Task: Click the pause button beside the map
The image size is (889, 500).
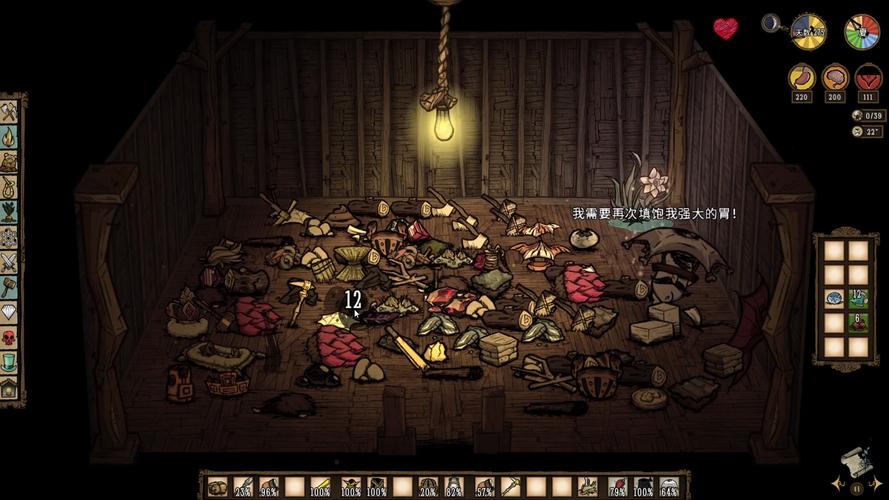Action: coord(855,487)
